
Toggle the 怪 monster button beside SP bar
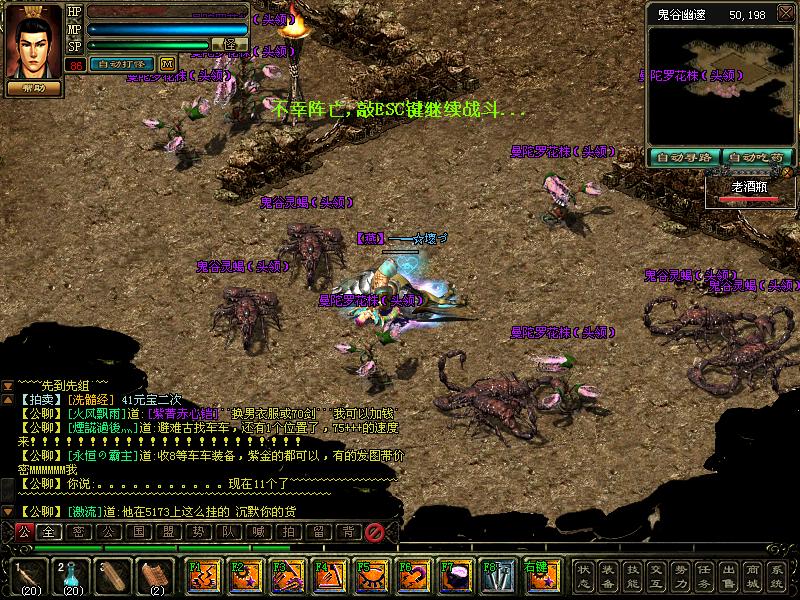pyautogui.click(x=231, y=44)
